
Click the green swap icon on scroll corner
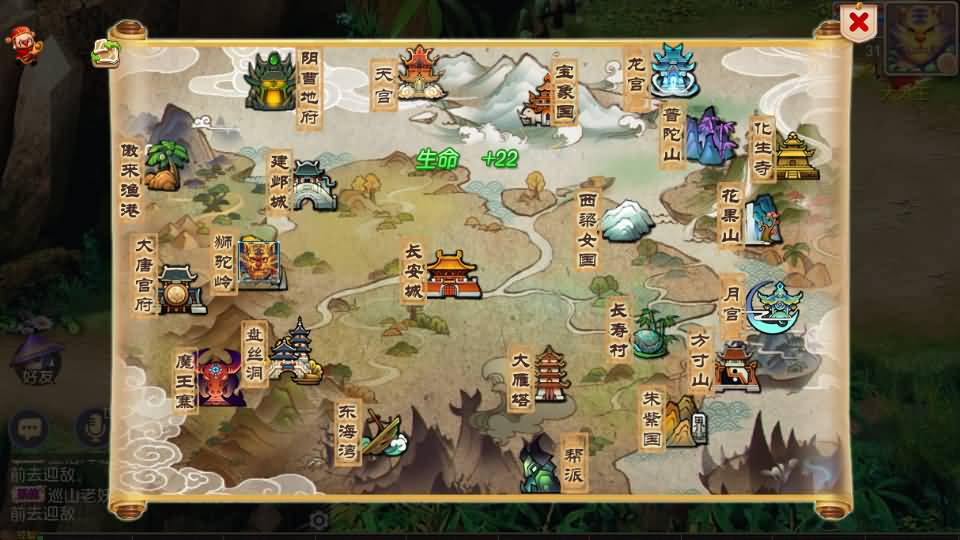click(103, 54)
